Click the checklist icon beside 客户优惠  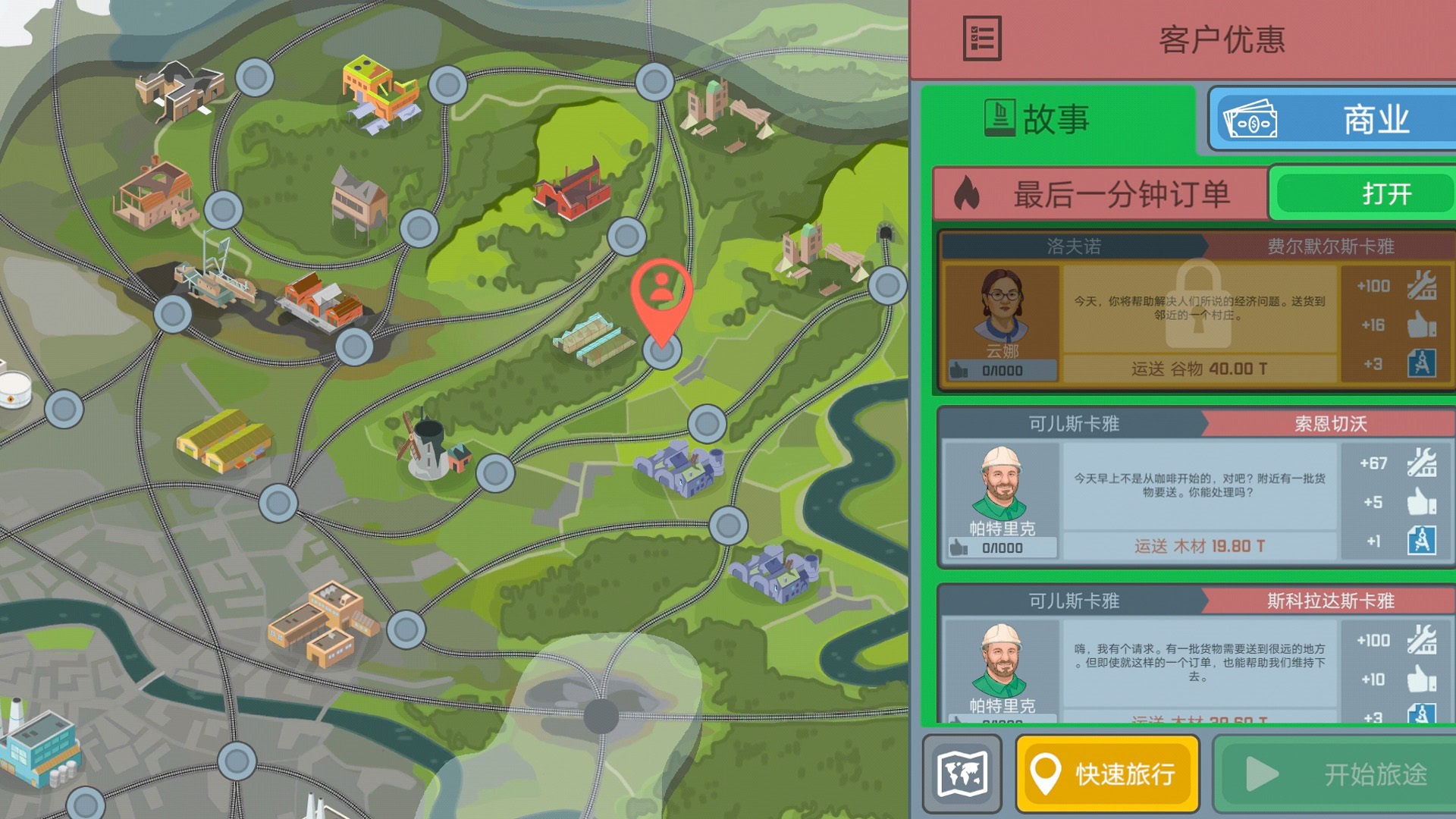[x=981, y=39]
